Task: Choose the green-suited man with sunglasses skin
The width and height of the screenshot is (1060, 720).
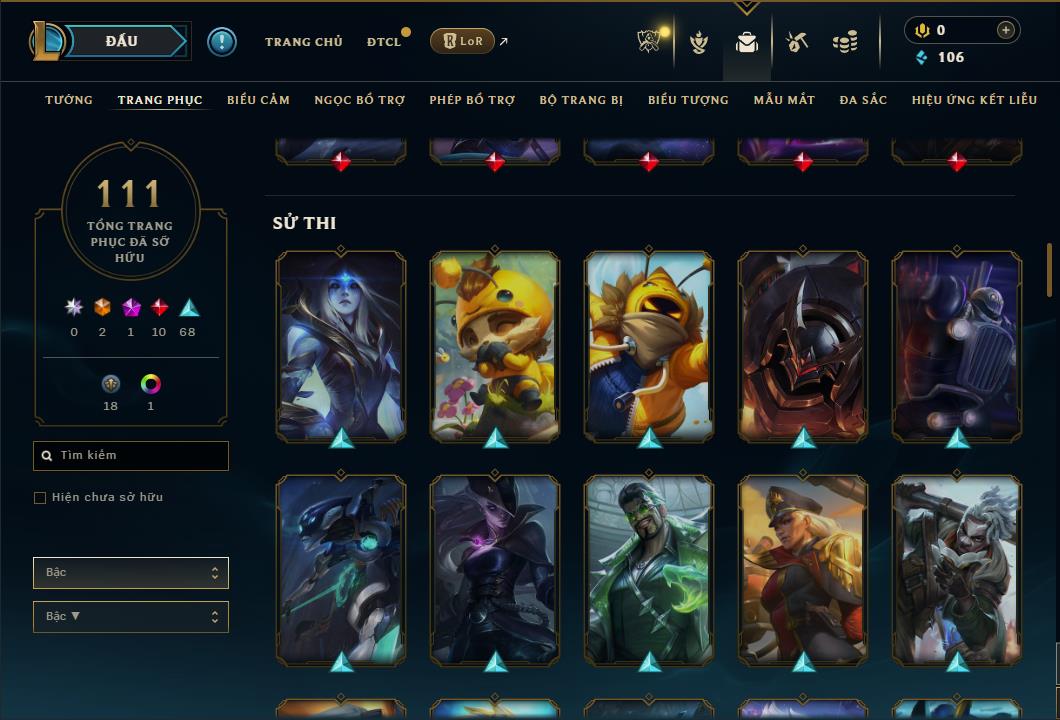Action: click(649, 570)
